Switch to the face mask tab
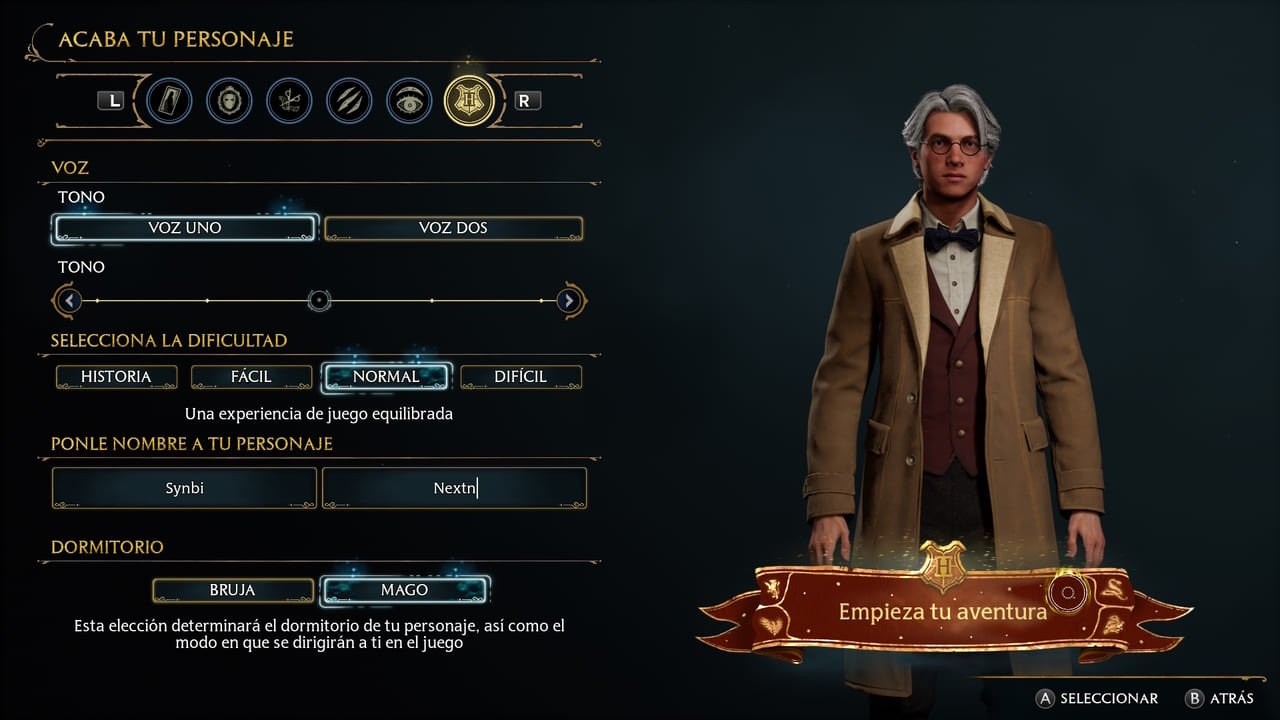 point(229,101)
